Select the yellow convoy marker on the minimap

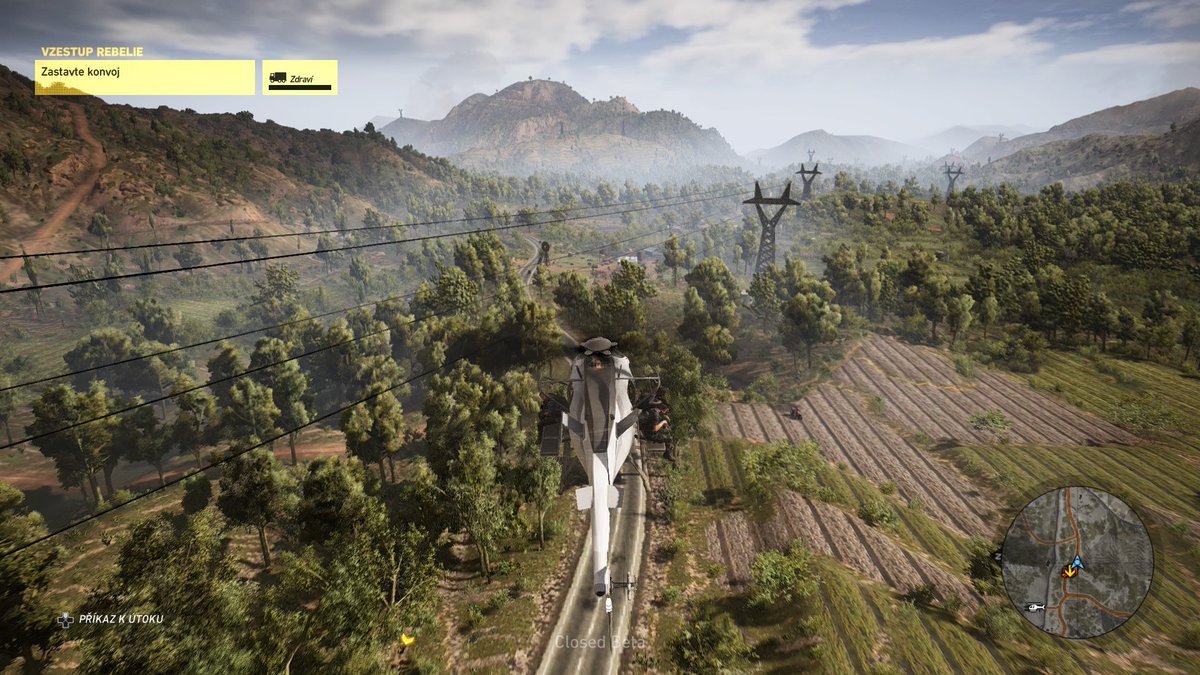coord(1071,571)
